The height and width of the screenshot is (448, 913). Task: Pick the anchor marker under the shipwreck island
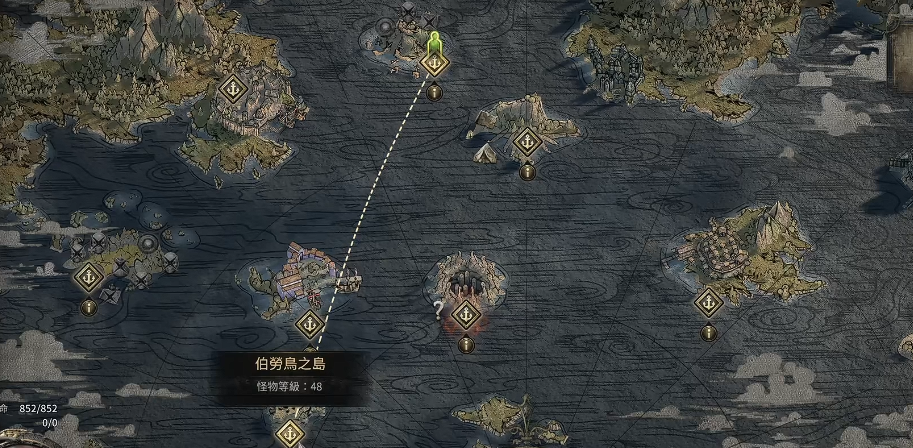tap(309, 324)
